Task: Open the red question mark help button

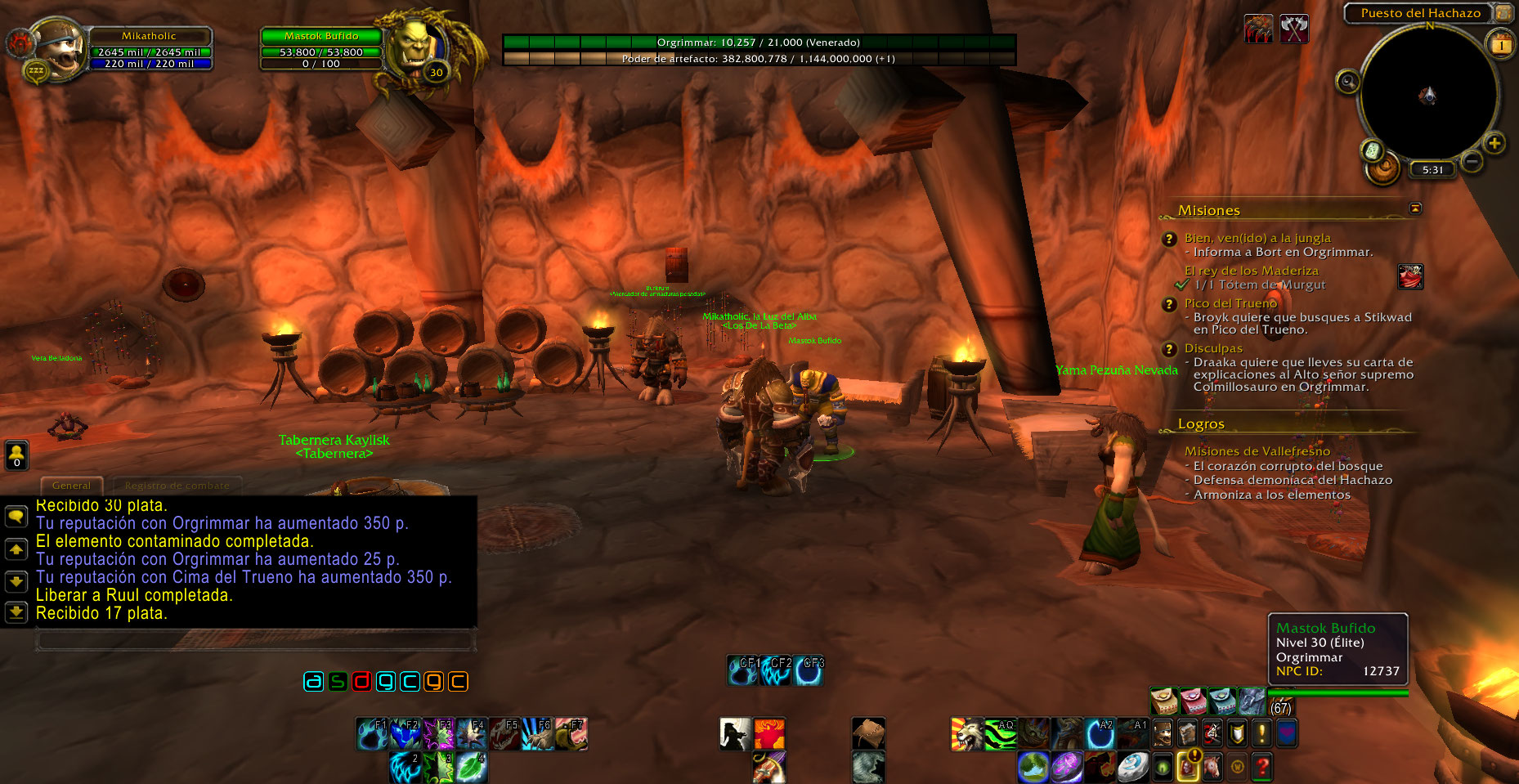Action: [1262, 768]
